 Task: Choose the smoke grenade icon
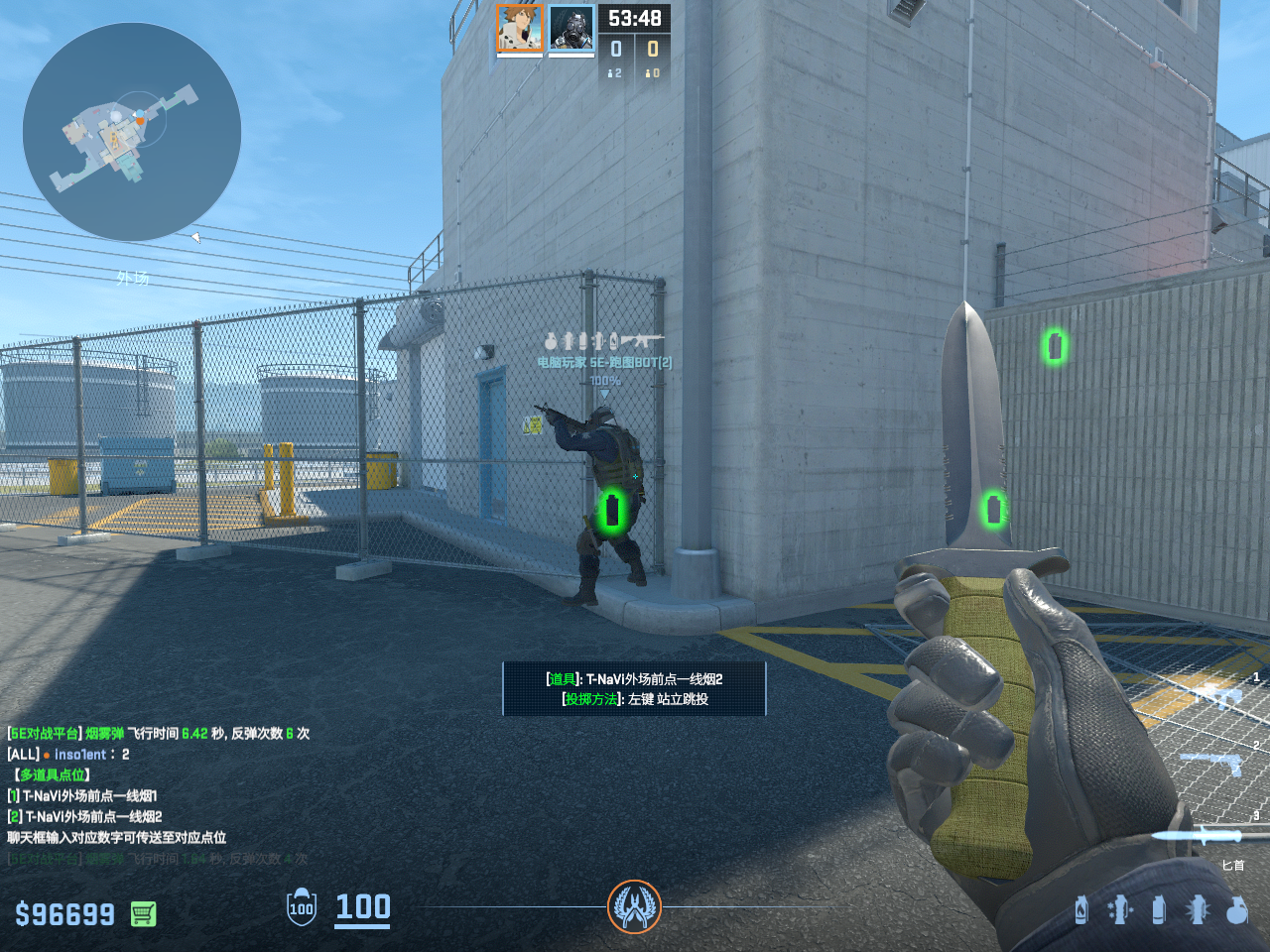[1158, 909]
